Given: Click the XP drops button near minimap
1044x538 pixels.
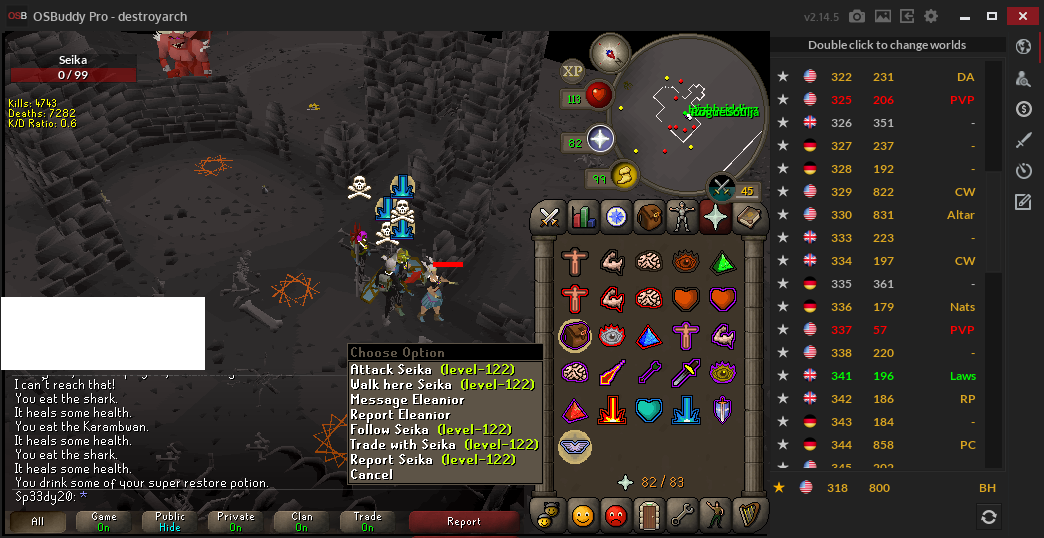Looking at the screenshot, I should click(x=573, y=71).
